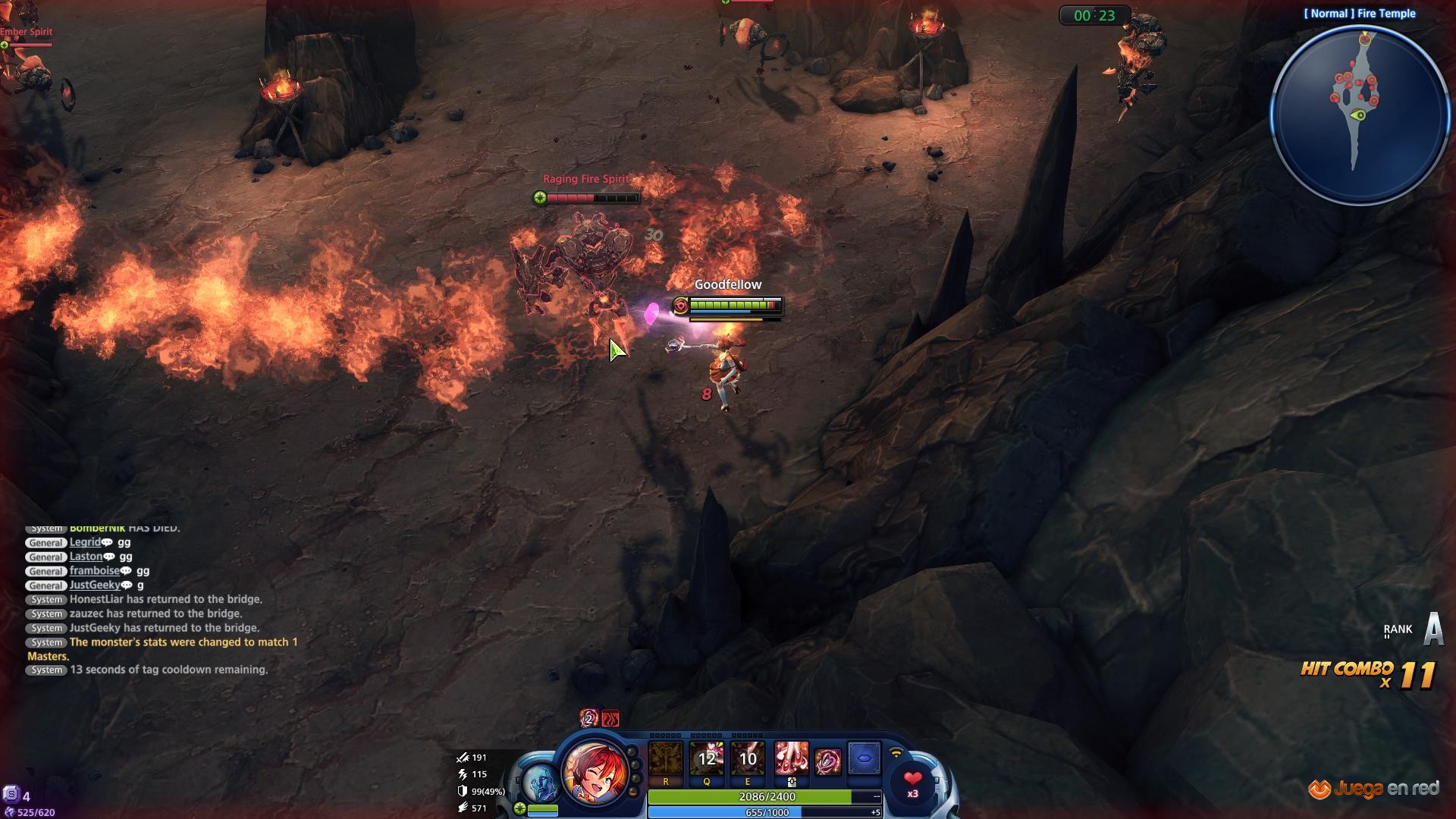Click the flame debuff status icon

[610, 718]
